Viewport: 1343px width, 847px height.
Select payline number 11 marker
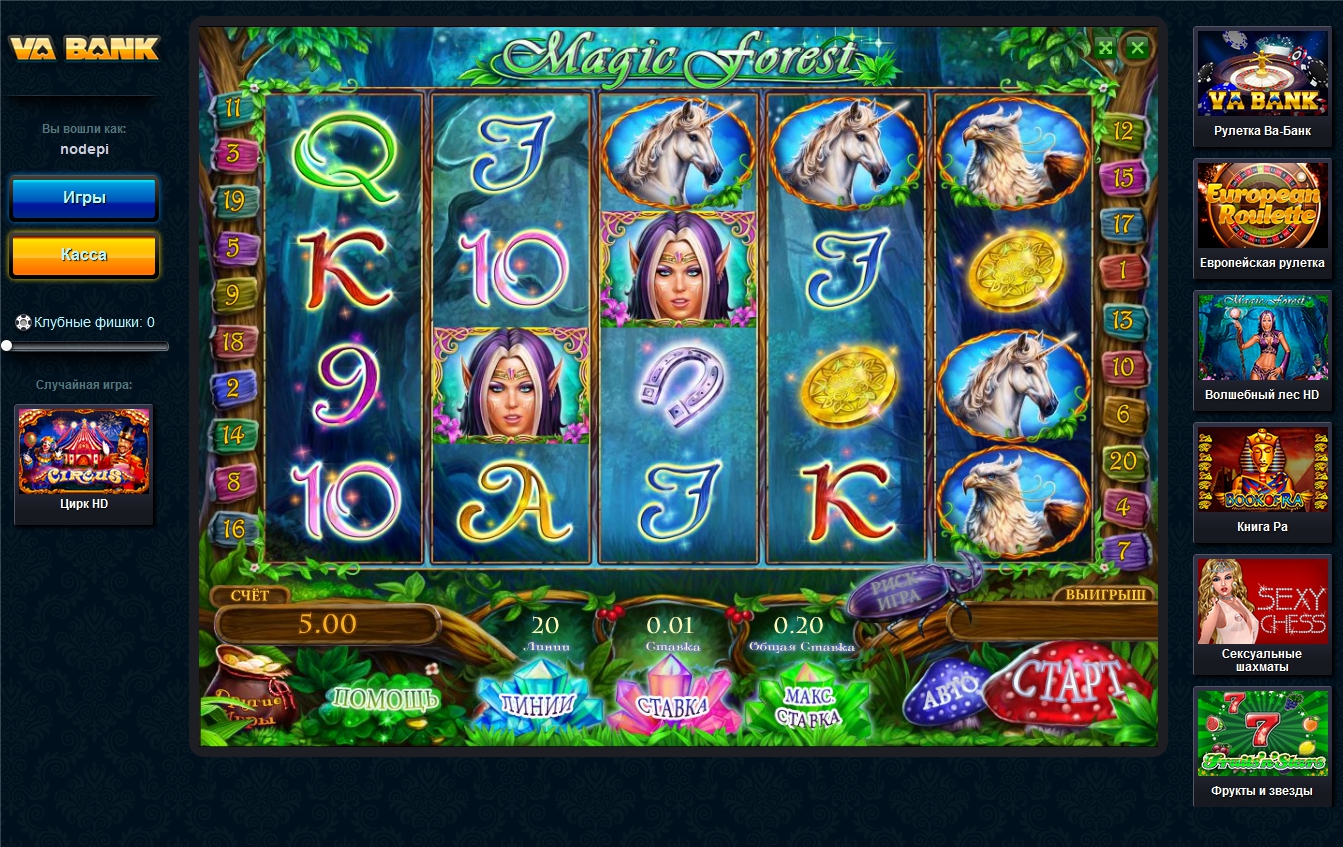(x=234, y=107)
